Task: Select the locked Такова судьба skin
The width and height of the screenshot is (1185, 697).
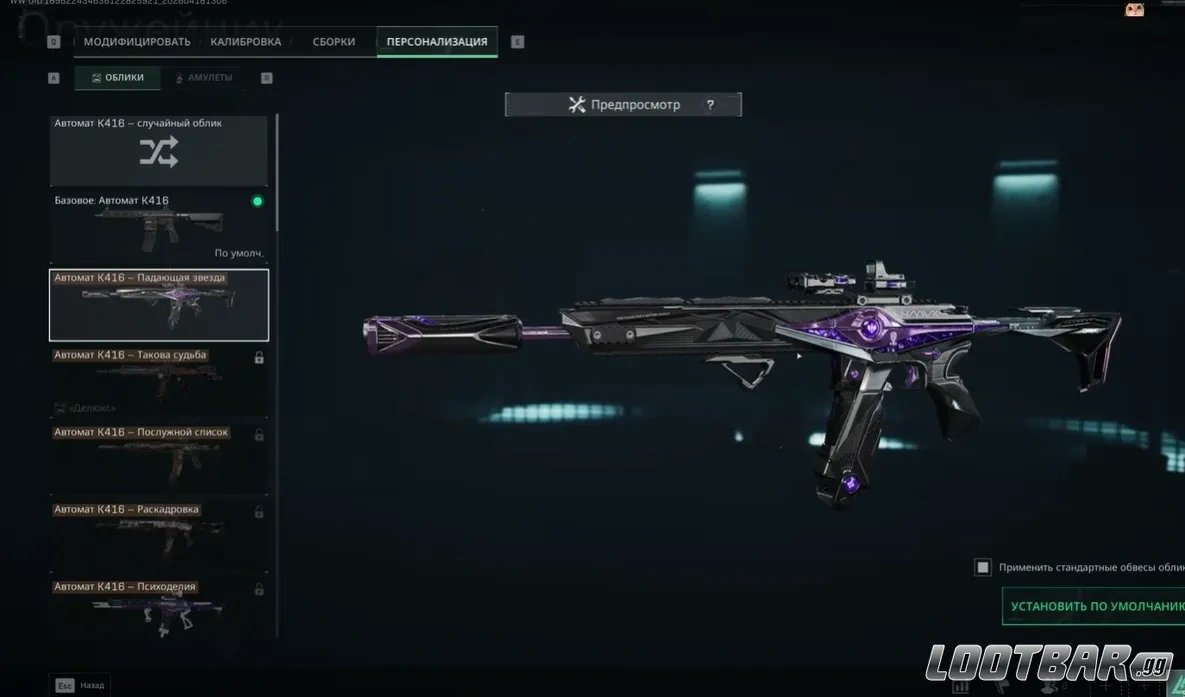Action: (x=159, y=382)
